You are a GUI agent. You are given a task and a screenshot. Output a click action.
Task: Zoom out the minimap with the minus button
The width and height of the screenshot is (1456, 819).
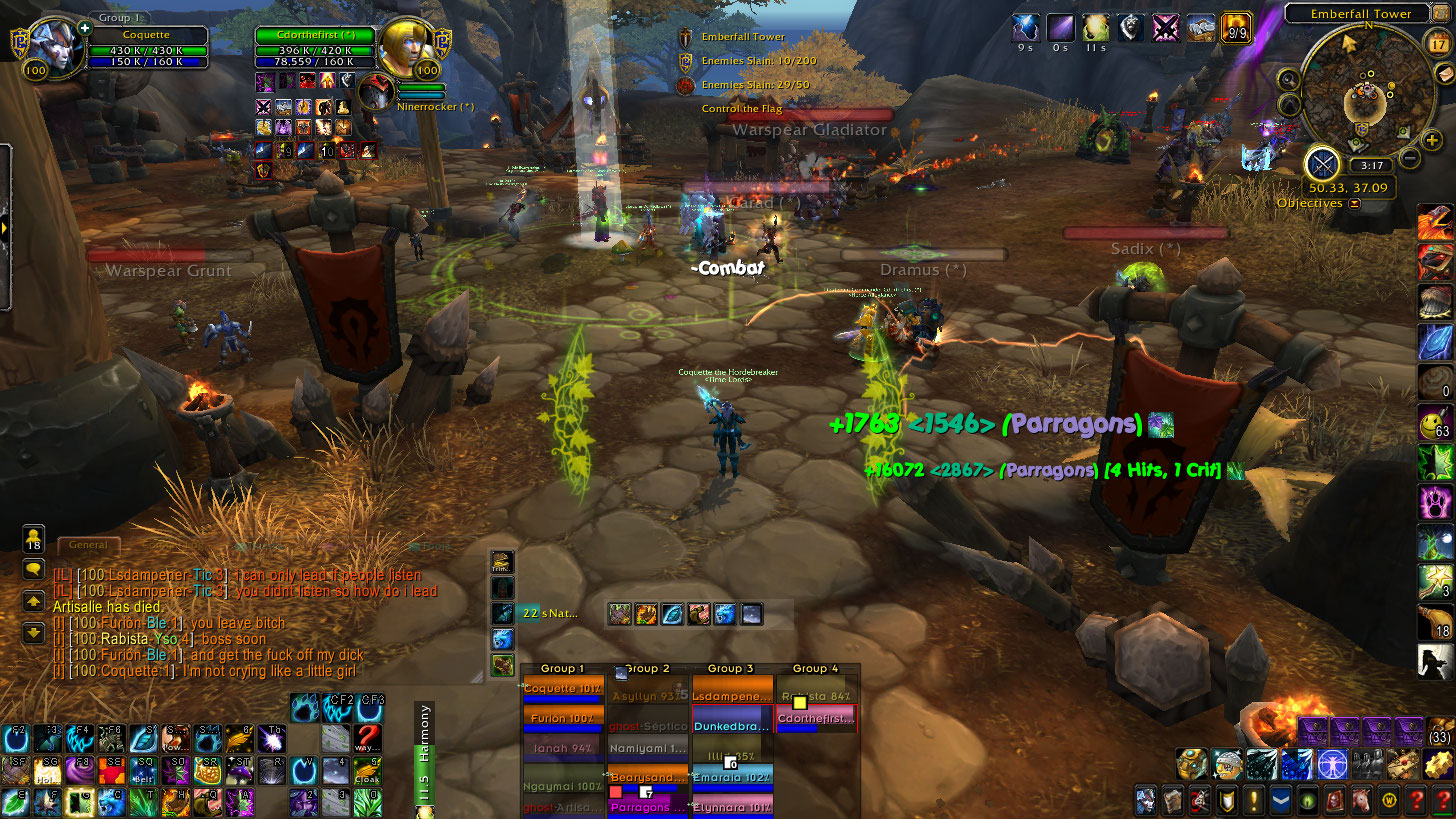tap(1409, 158)
